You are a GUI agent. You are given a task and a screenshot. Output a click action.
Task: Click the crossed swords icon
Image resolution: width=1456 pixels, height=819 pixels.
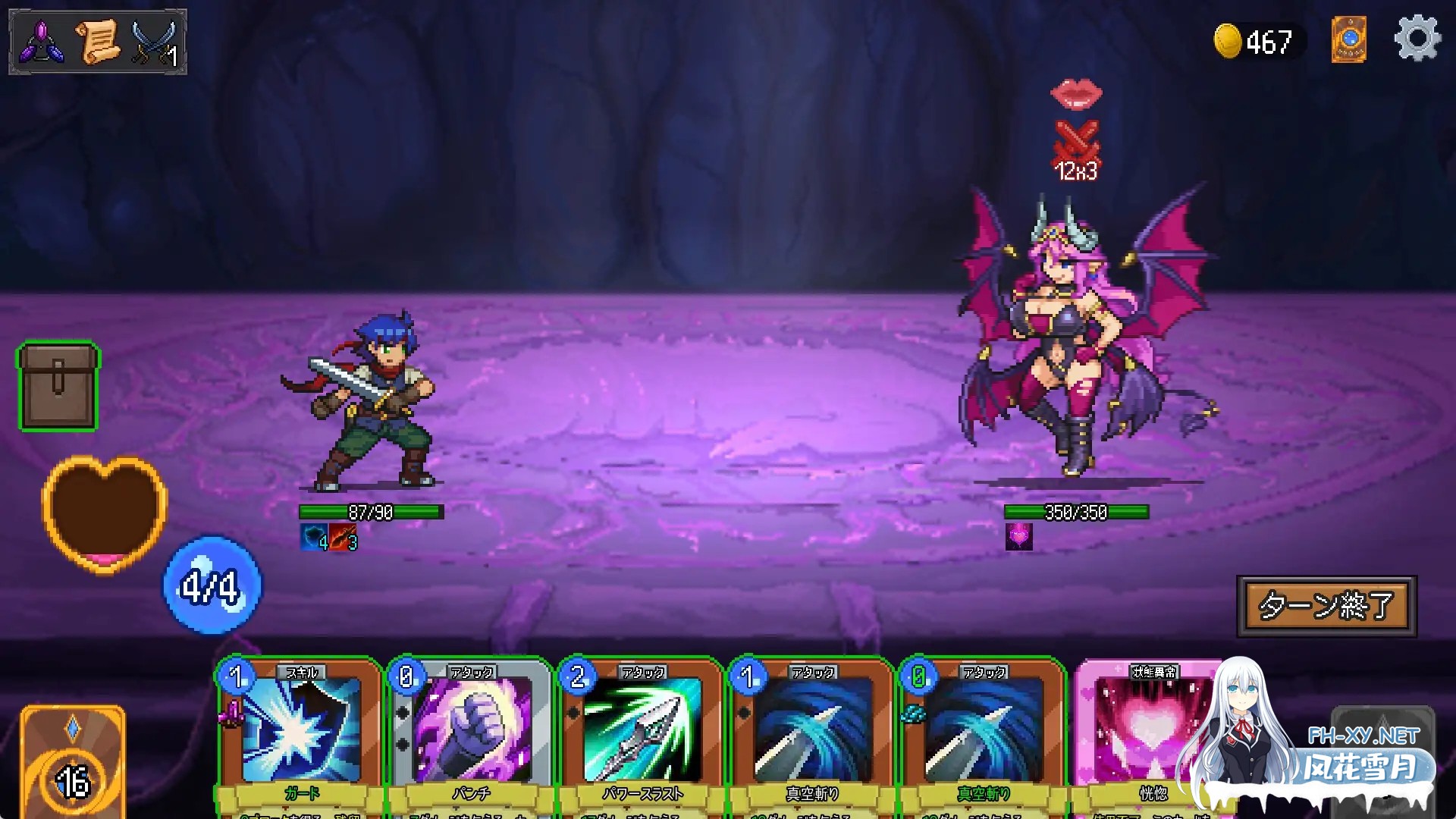coord(155,43)
